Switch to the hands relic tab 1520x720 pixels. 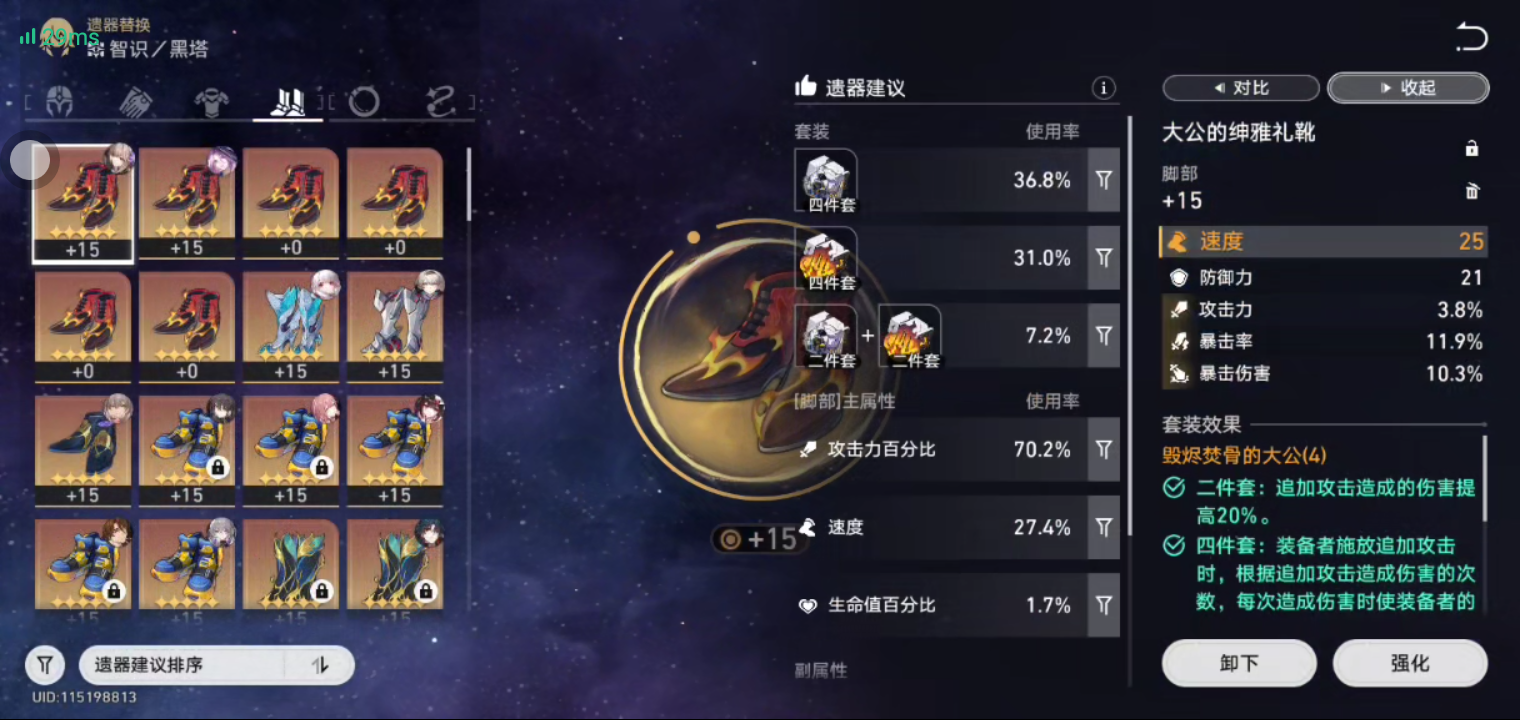tap(135, 102)
